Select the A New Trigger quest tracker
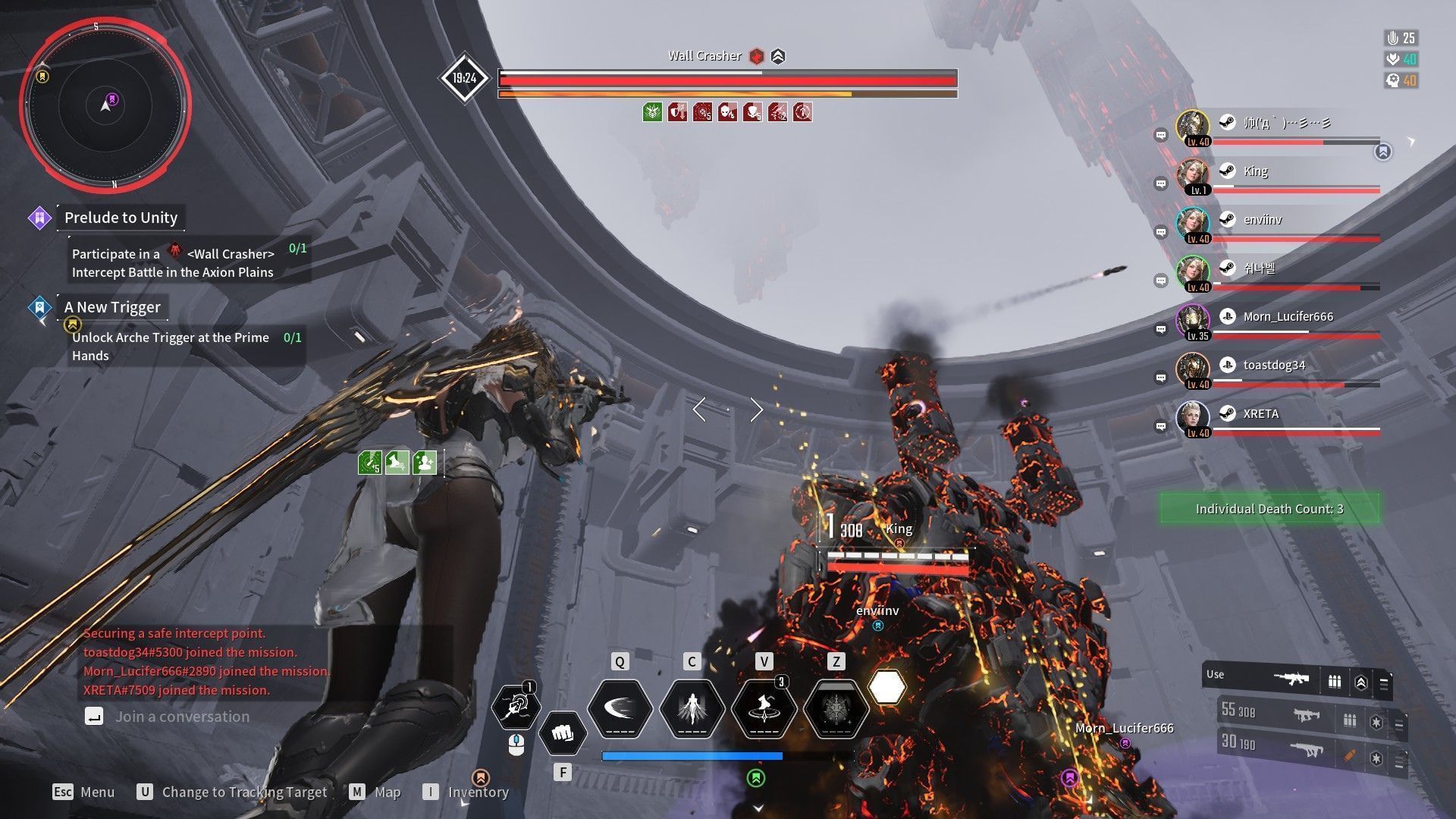 112,307
